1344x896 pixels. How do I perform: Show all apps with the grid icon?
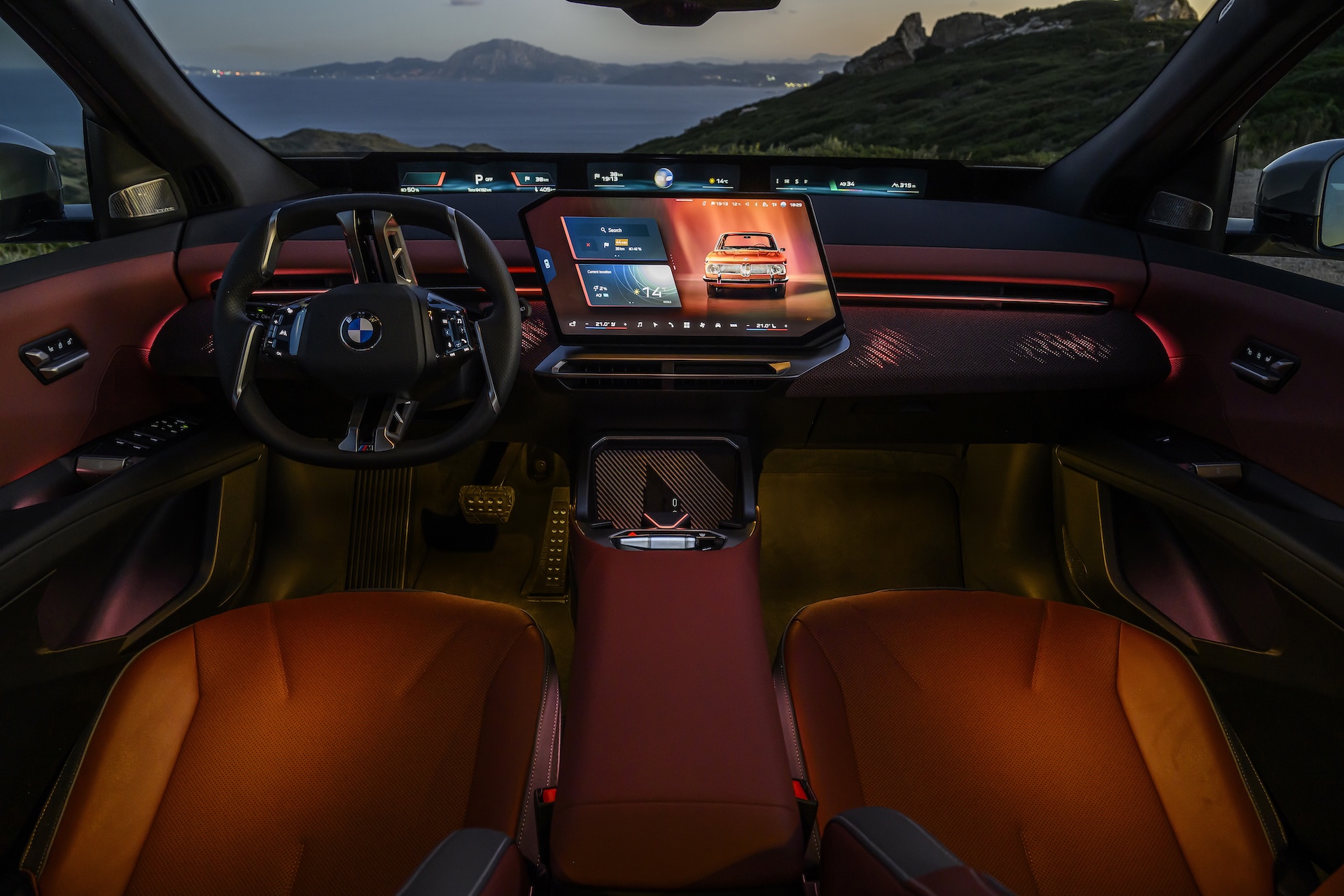tap(687, 325)
